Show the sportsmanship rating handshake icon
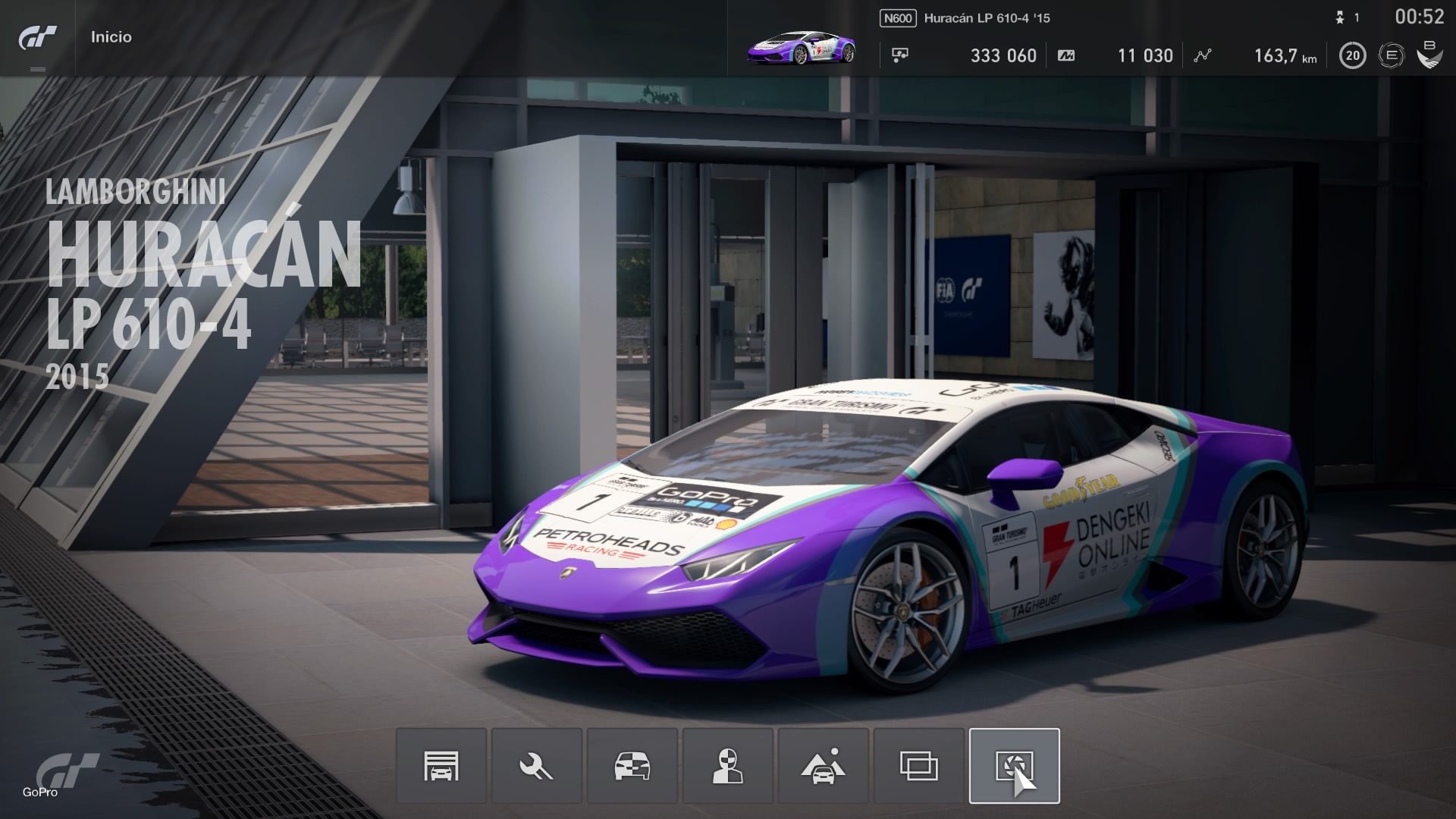1456x819 pixels. pyautogui.click(x=1429, y=55)
